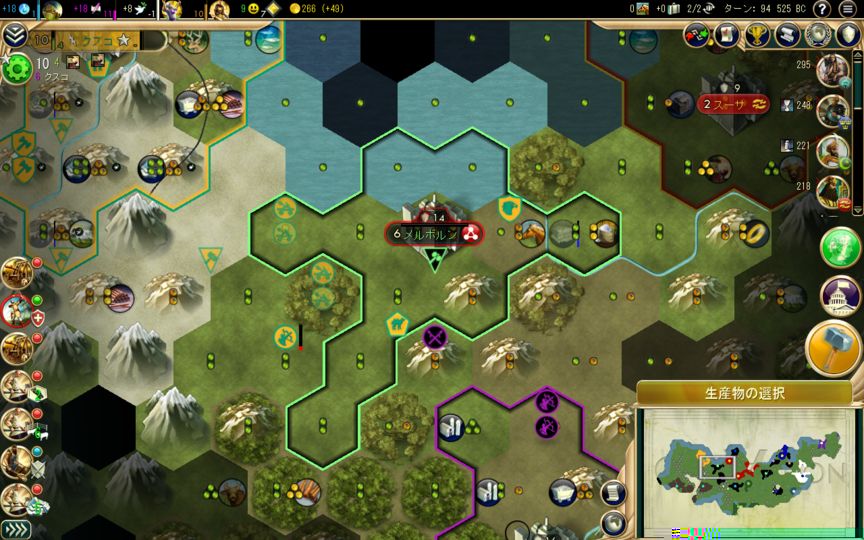864x540 pixels.
Task: Select the hammer production notification
Action: click(835, 347)
